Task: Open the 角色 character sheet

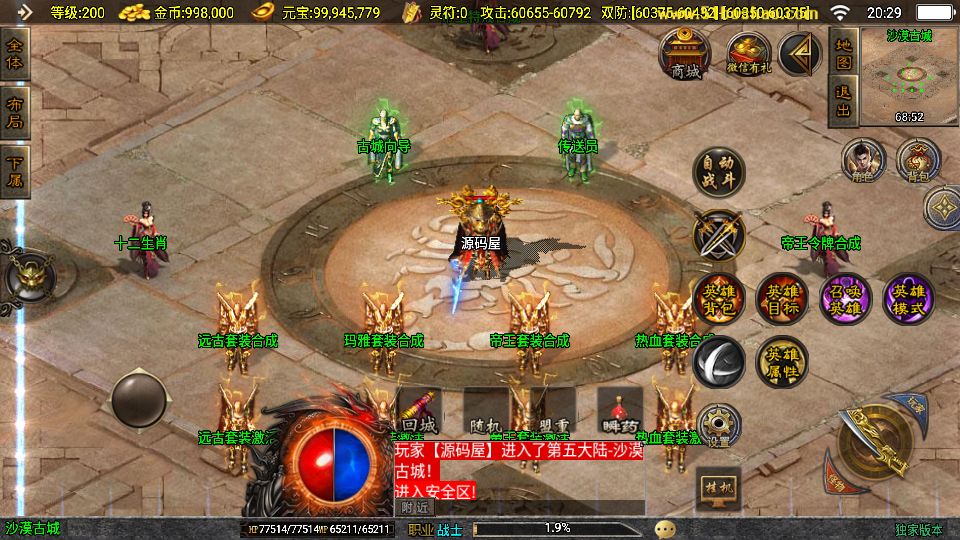Action: tap(863, 160)
